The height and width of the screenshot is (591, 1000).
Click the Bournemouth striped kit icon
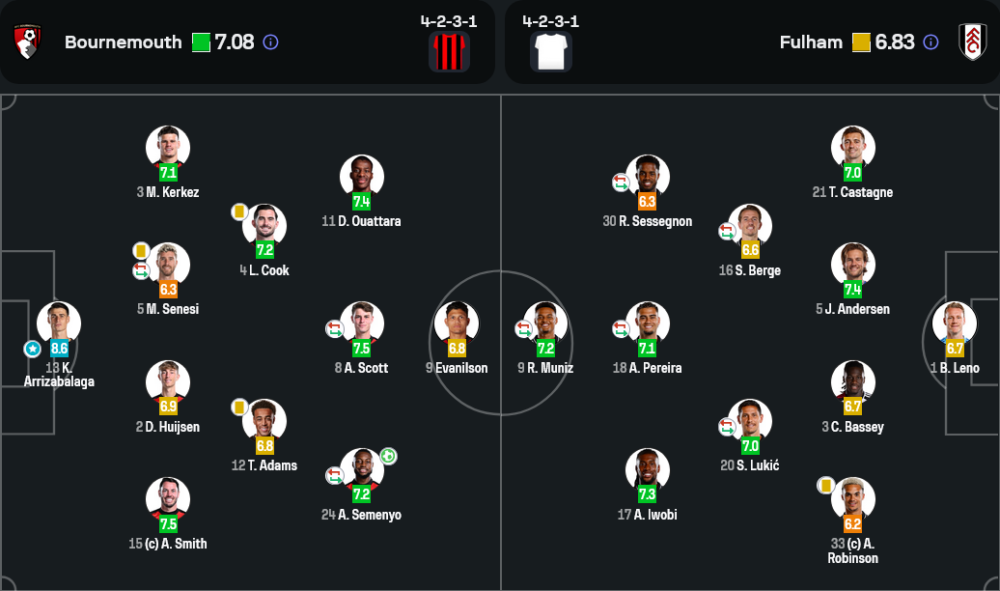click(449, 52)
